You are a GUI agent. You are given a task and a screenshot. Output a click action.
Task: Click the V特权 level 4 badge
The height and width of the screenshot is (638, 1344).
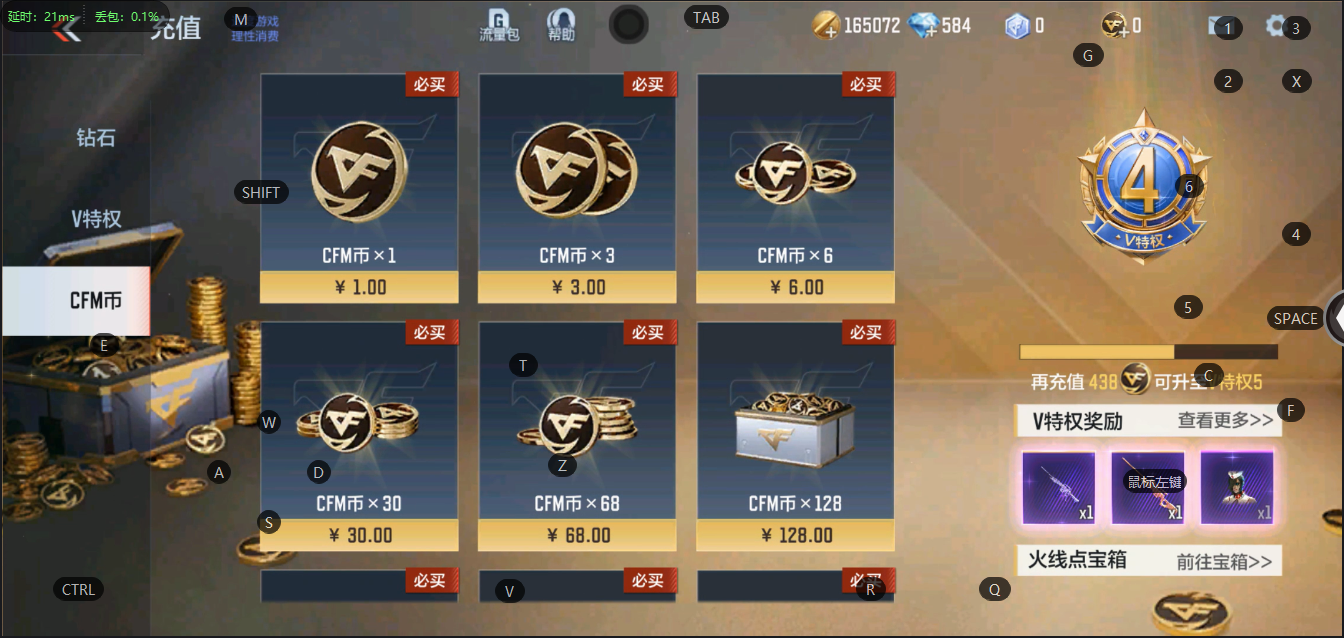(x=1144, y=188)
